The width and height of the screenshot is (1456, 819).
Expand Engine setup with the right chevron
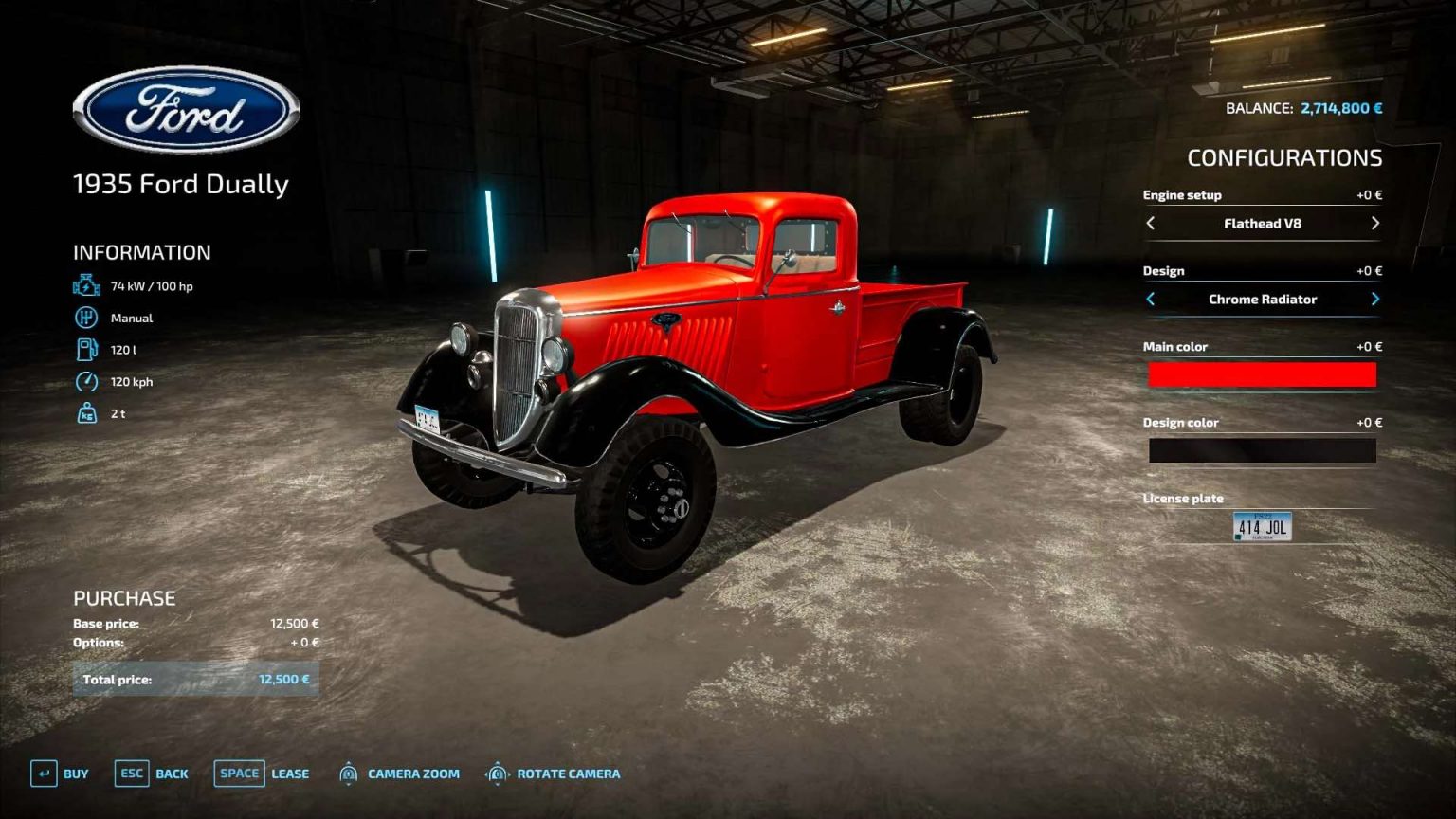[1375, 224]
